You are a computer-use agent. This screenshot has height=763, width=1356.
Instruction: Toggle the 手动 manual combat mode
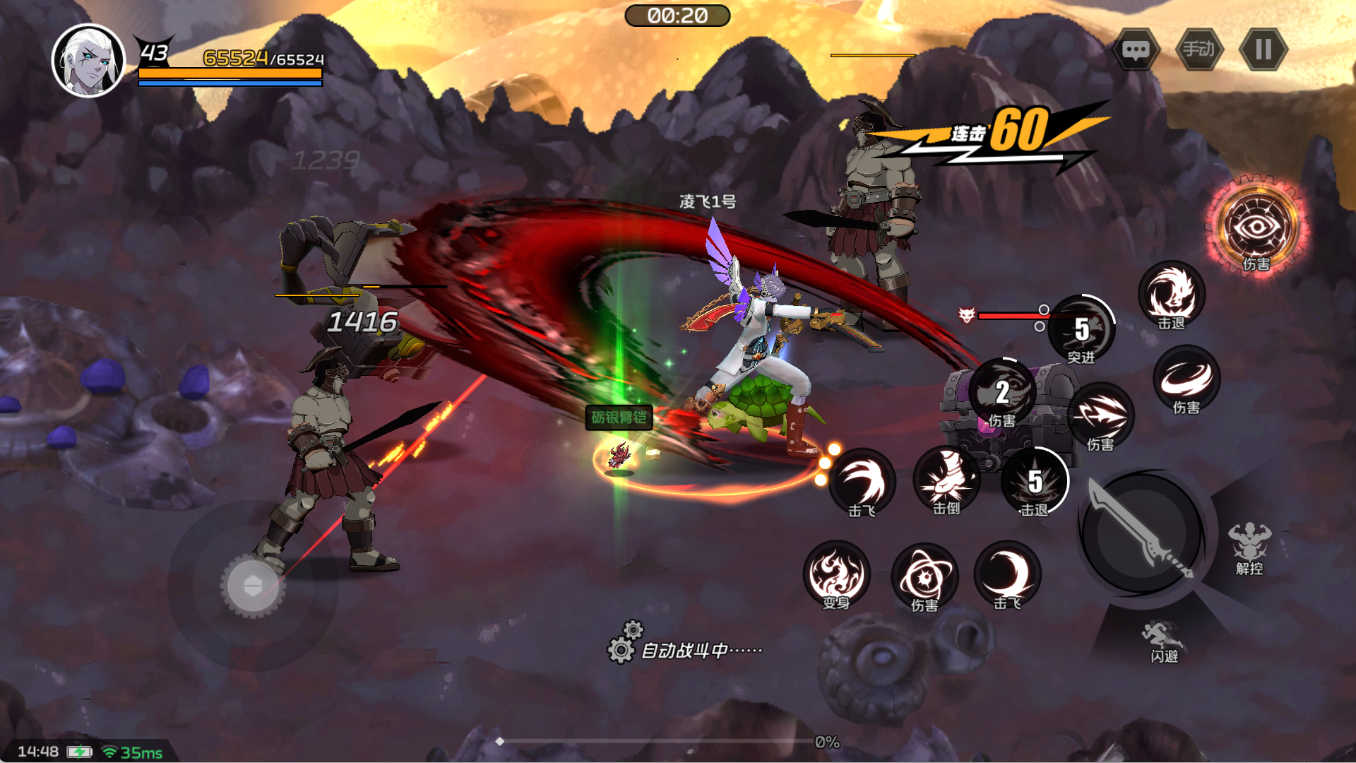(x=1199, y=49)
